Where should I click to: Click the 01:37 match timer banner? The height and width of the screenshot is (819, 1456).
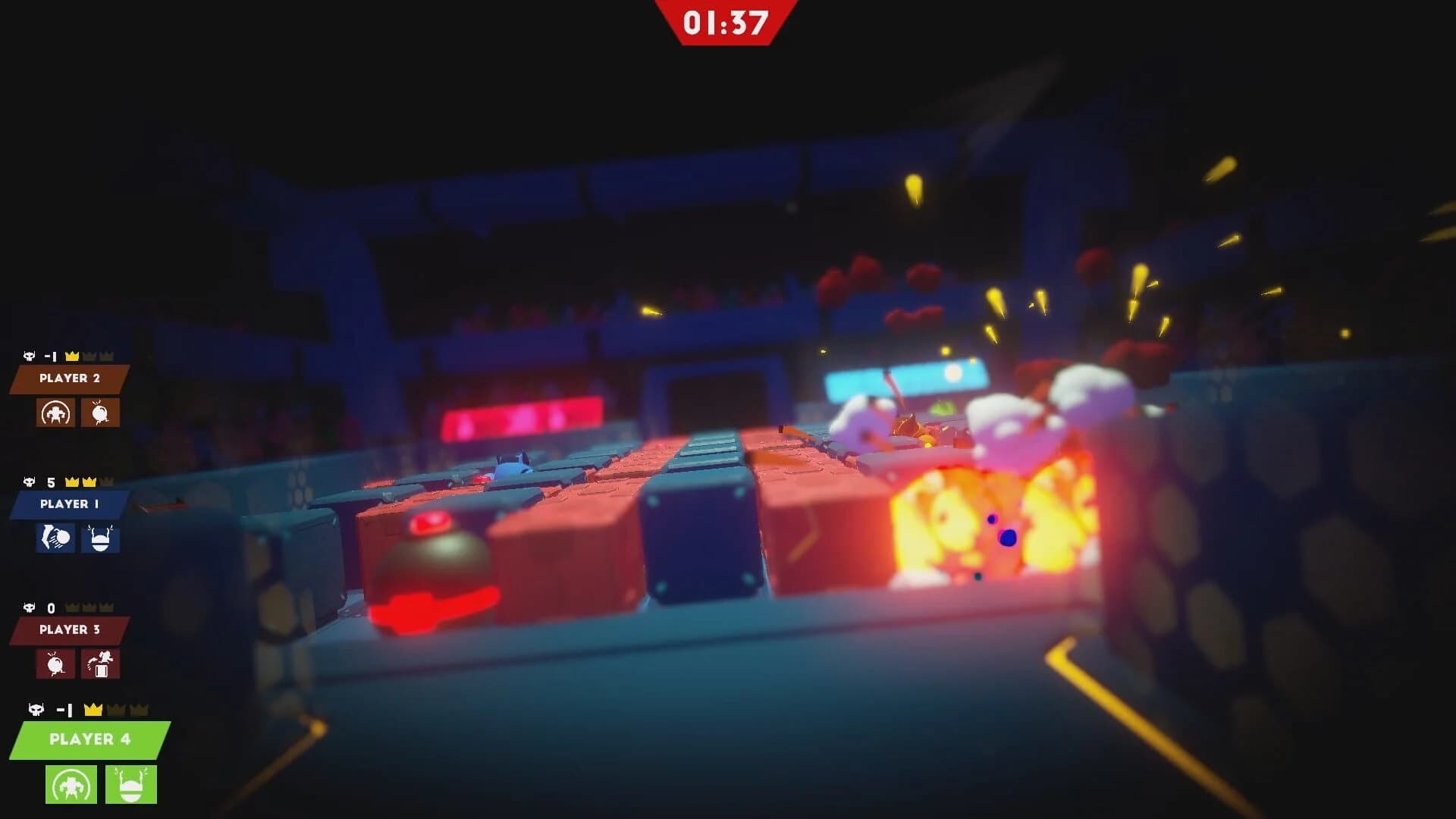pyautogui.click(x=726, y=21)
